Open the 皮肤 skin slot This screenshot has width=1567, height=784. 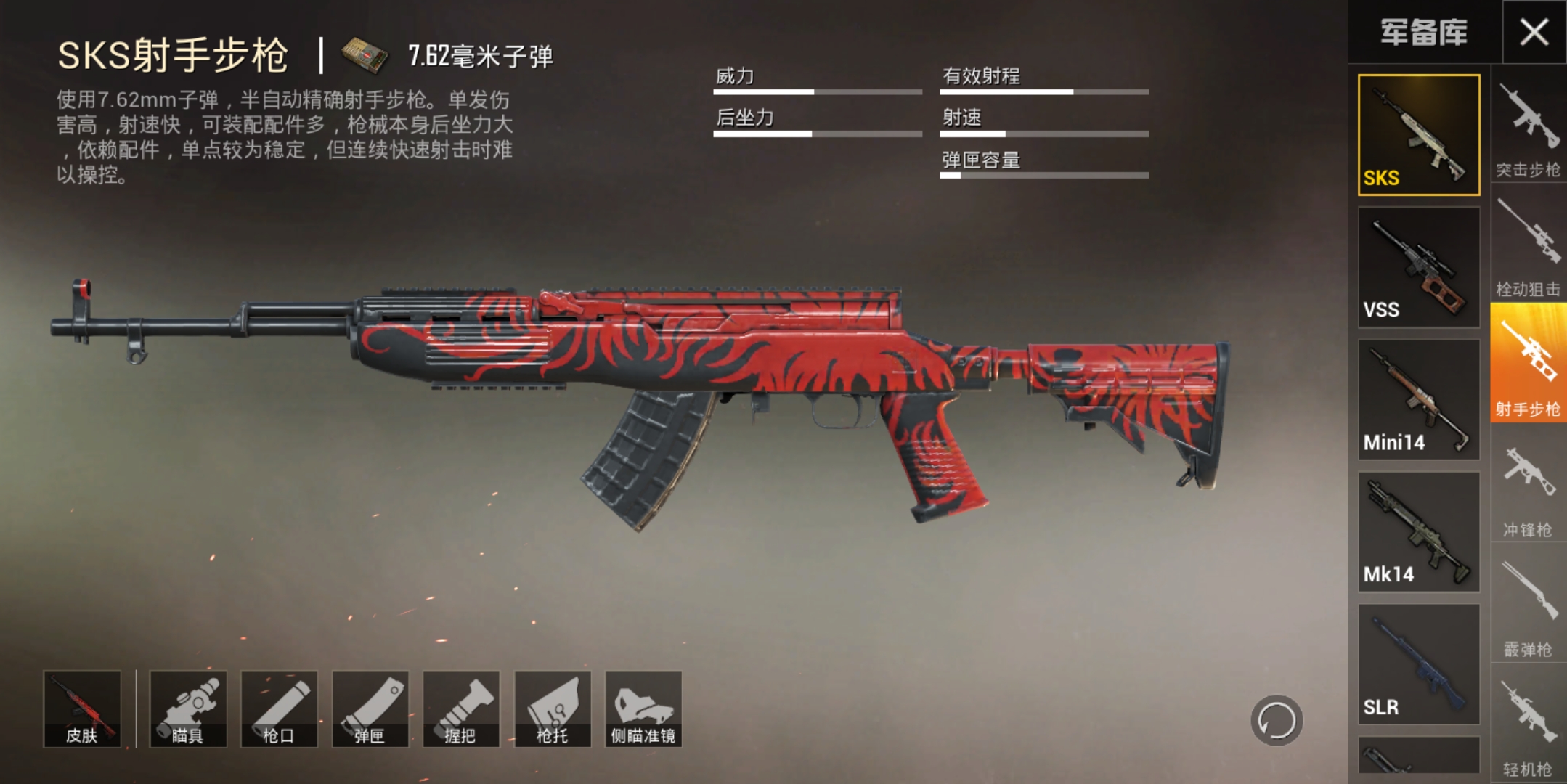pos(82,709)
